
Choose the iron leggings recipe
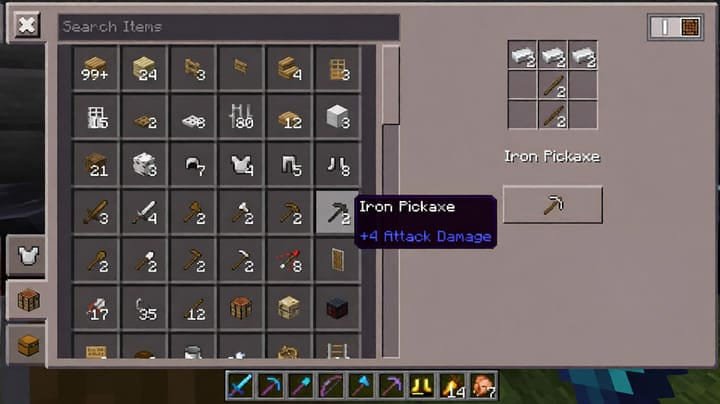(290, 164)
